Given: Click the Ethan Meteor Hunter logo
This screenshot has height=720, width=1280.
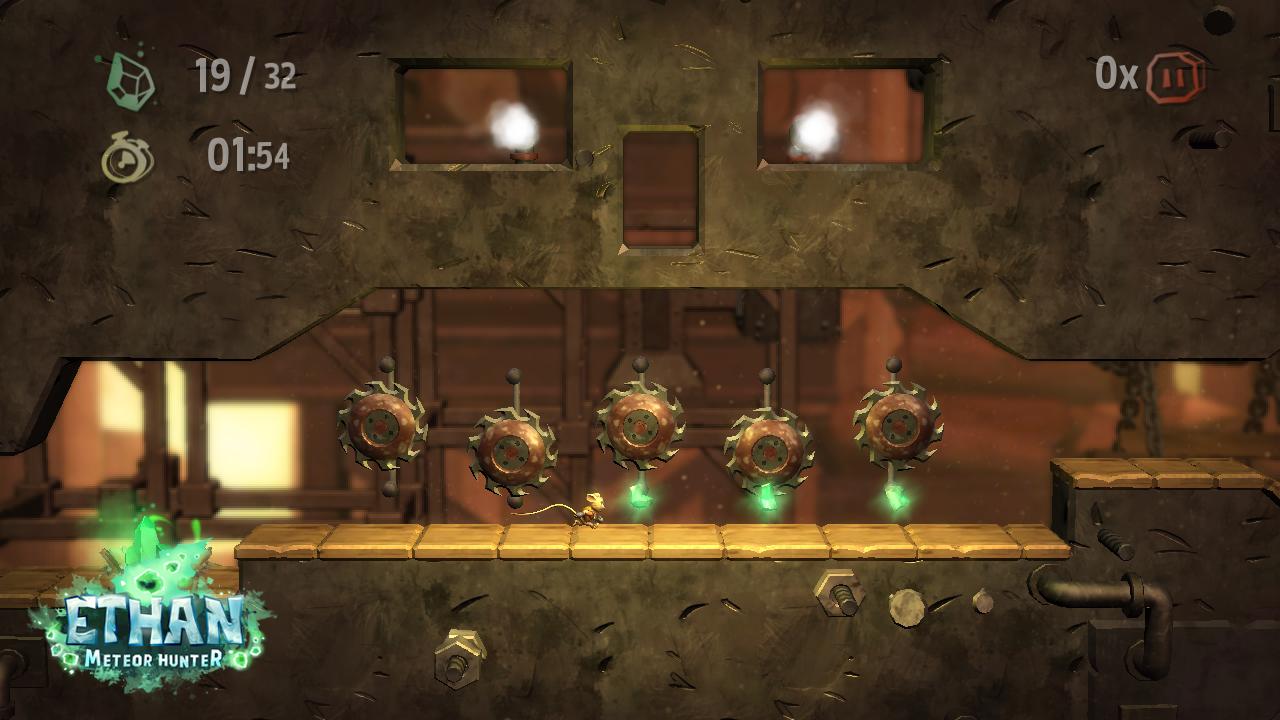Looking at the screenshot, I should coord(153,620).
